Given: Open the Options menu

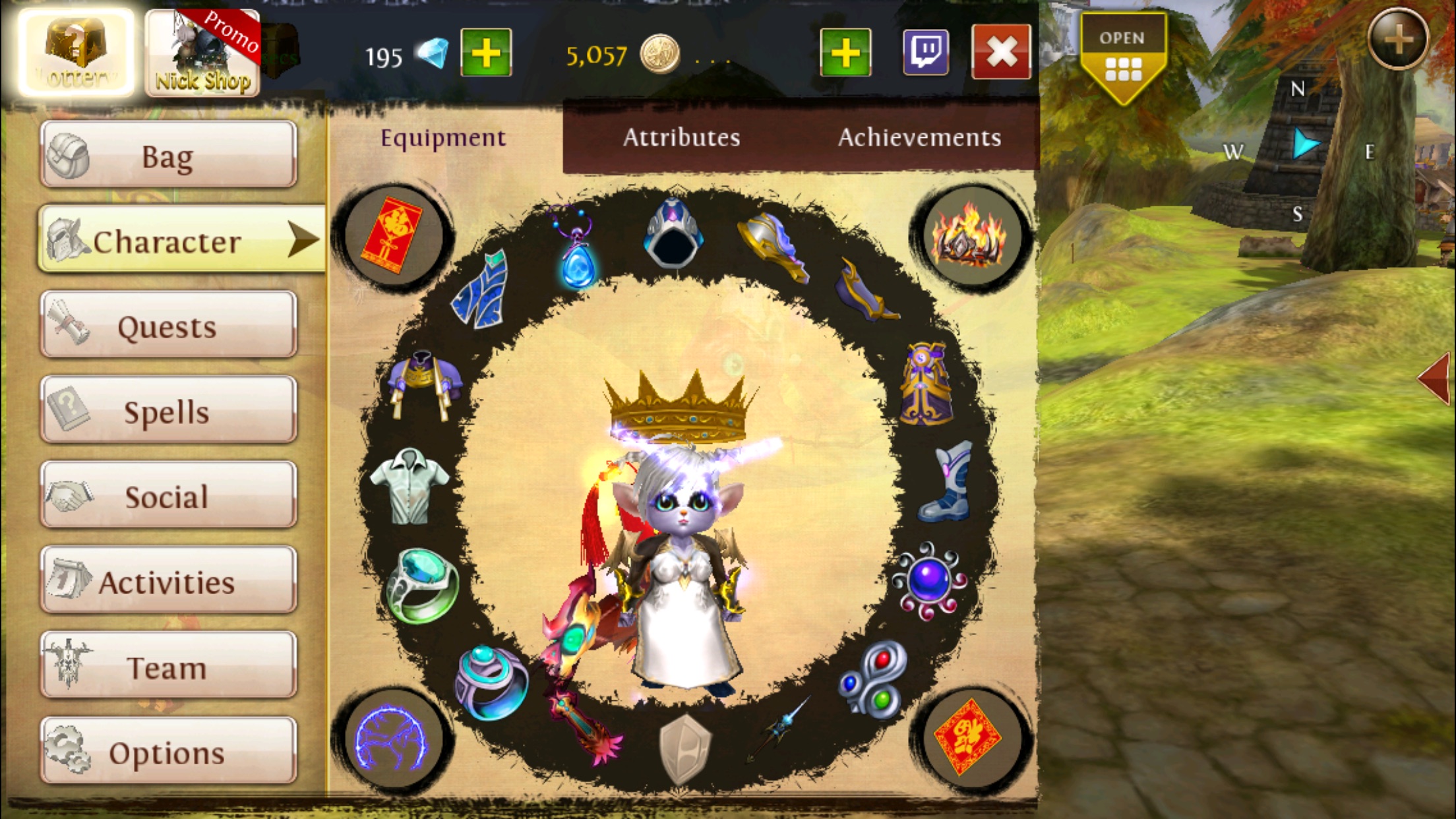Looking at the screenshot, I should tap(168, 752).
